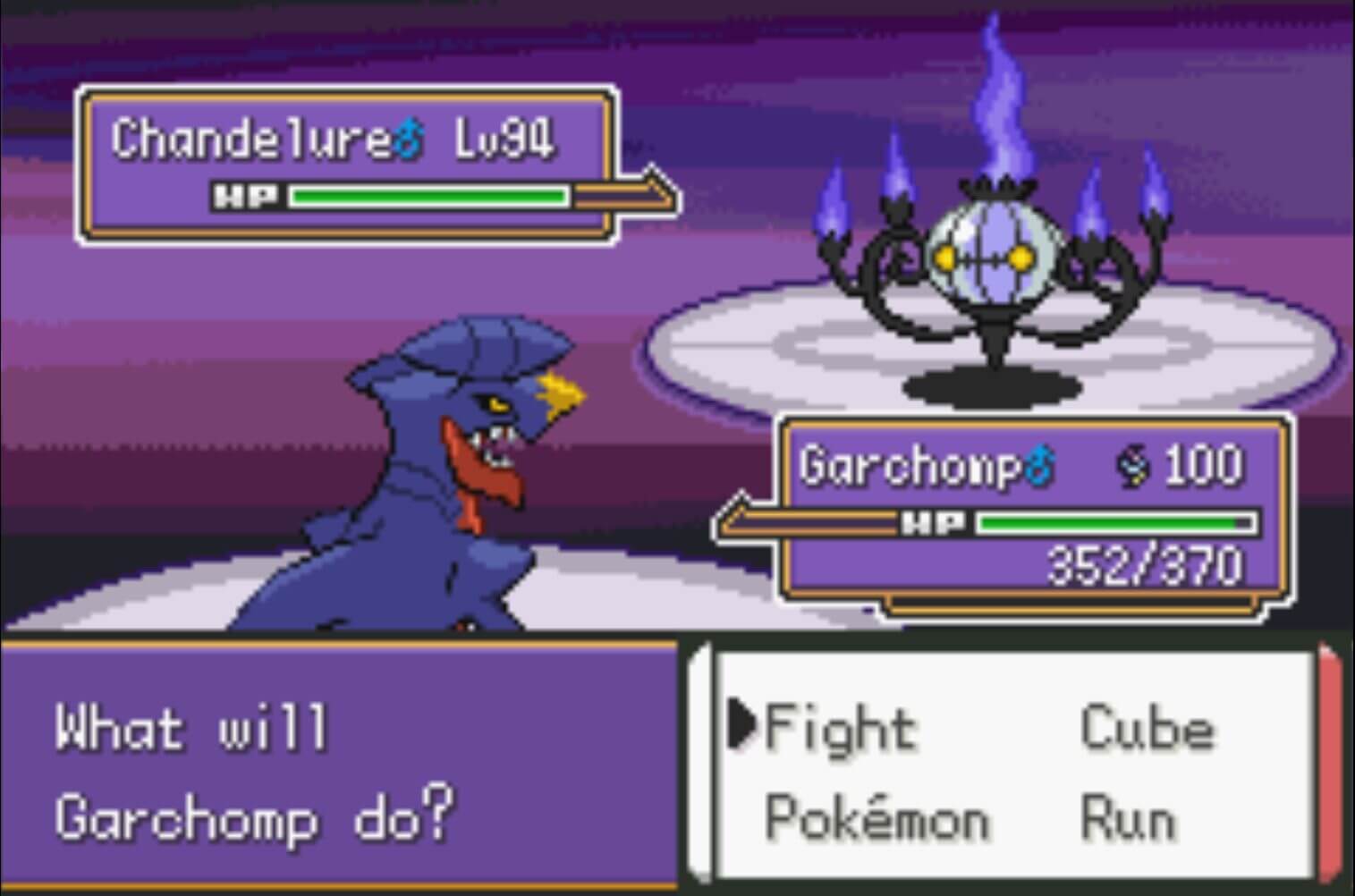Choose Run to flee the battle
Image resolution: width=1355 pixels, height=896 pixels.
point(1126,816)
